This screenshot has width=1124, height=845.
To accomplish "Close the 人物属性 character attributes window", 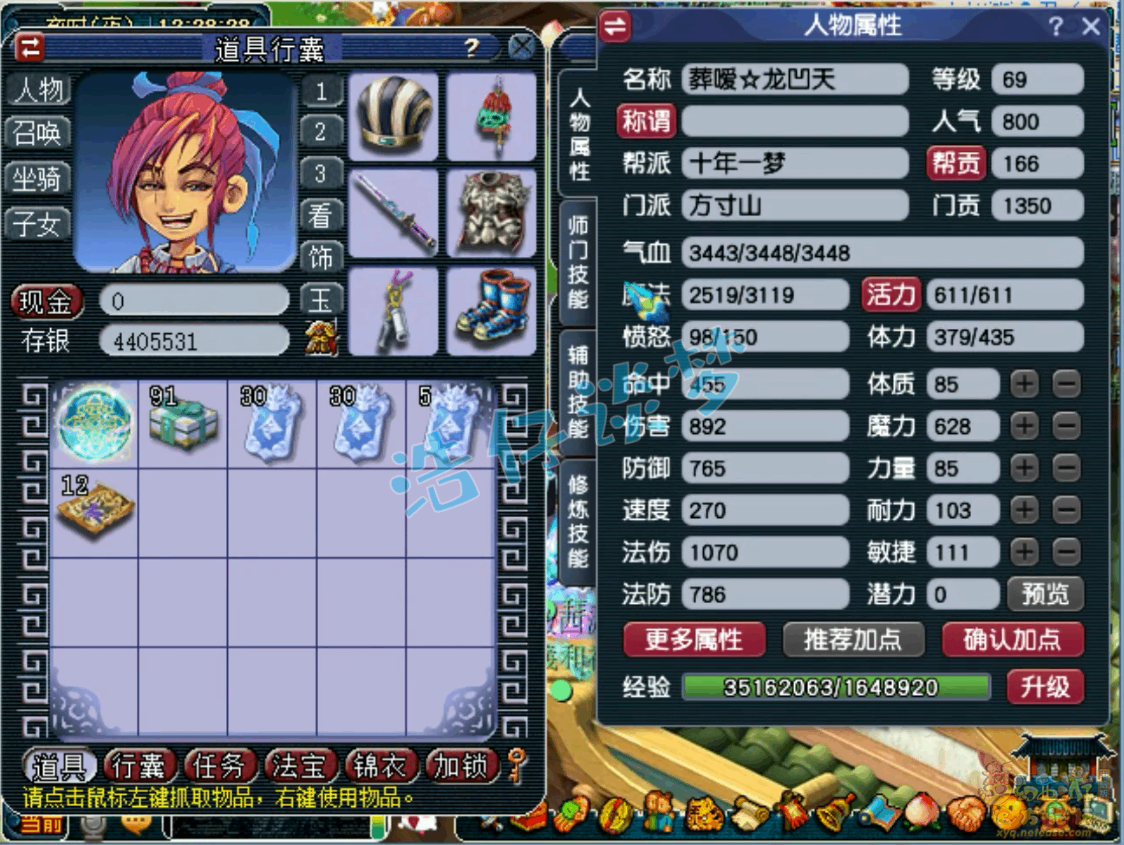I will coord(1091,27).
